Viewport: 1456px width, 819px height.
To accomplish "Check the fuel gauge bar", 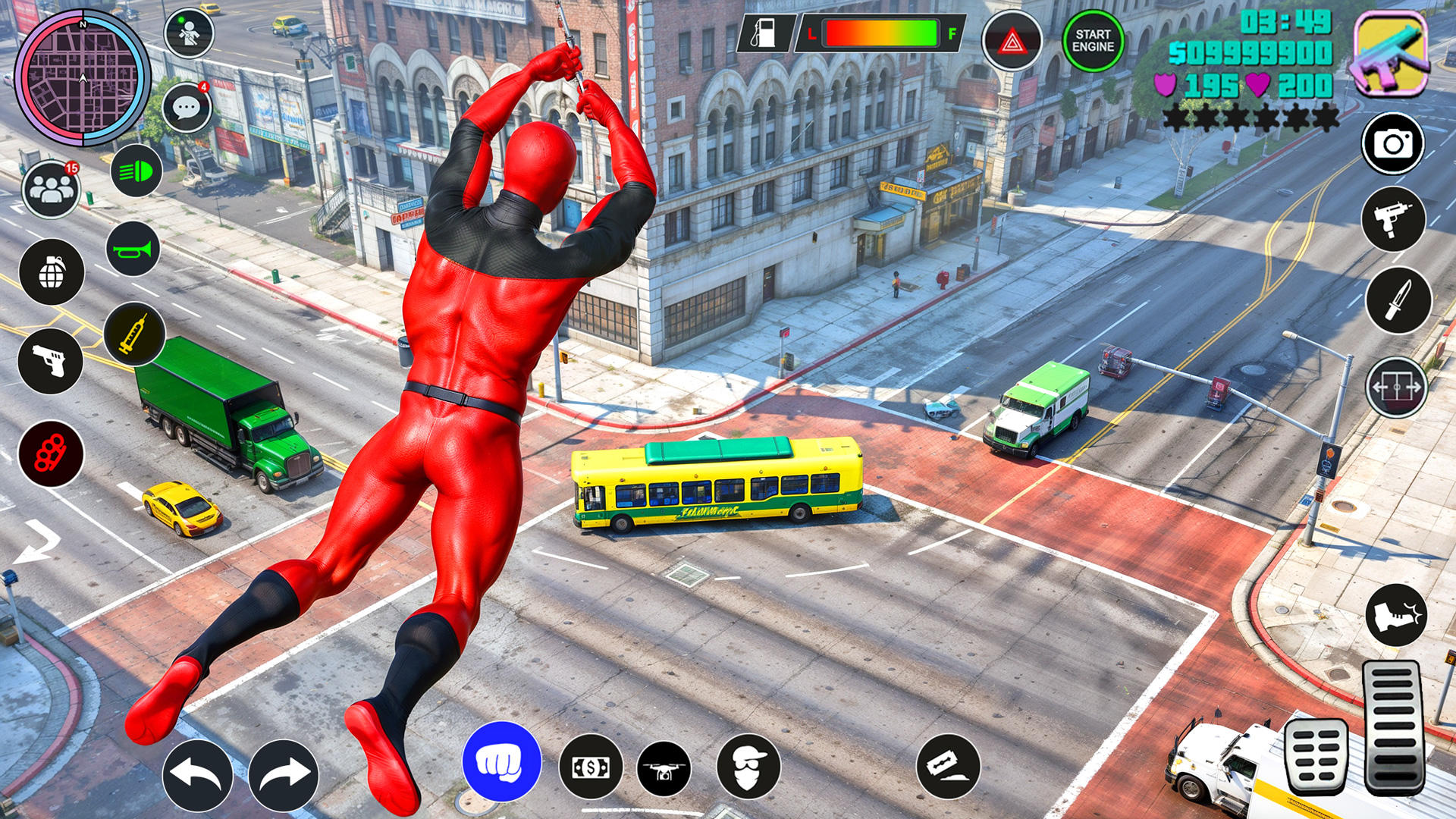I will 883,33.
